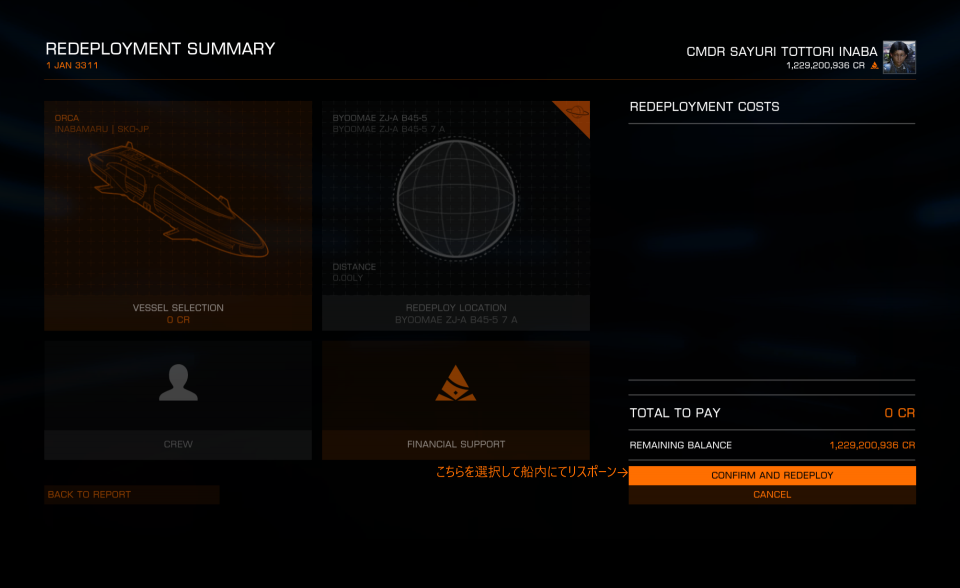The image size is (960, 588).
Task: Confirm and redeploy the ship
Action: coord(771,475)
